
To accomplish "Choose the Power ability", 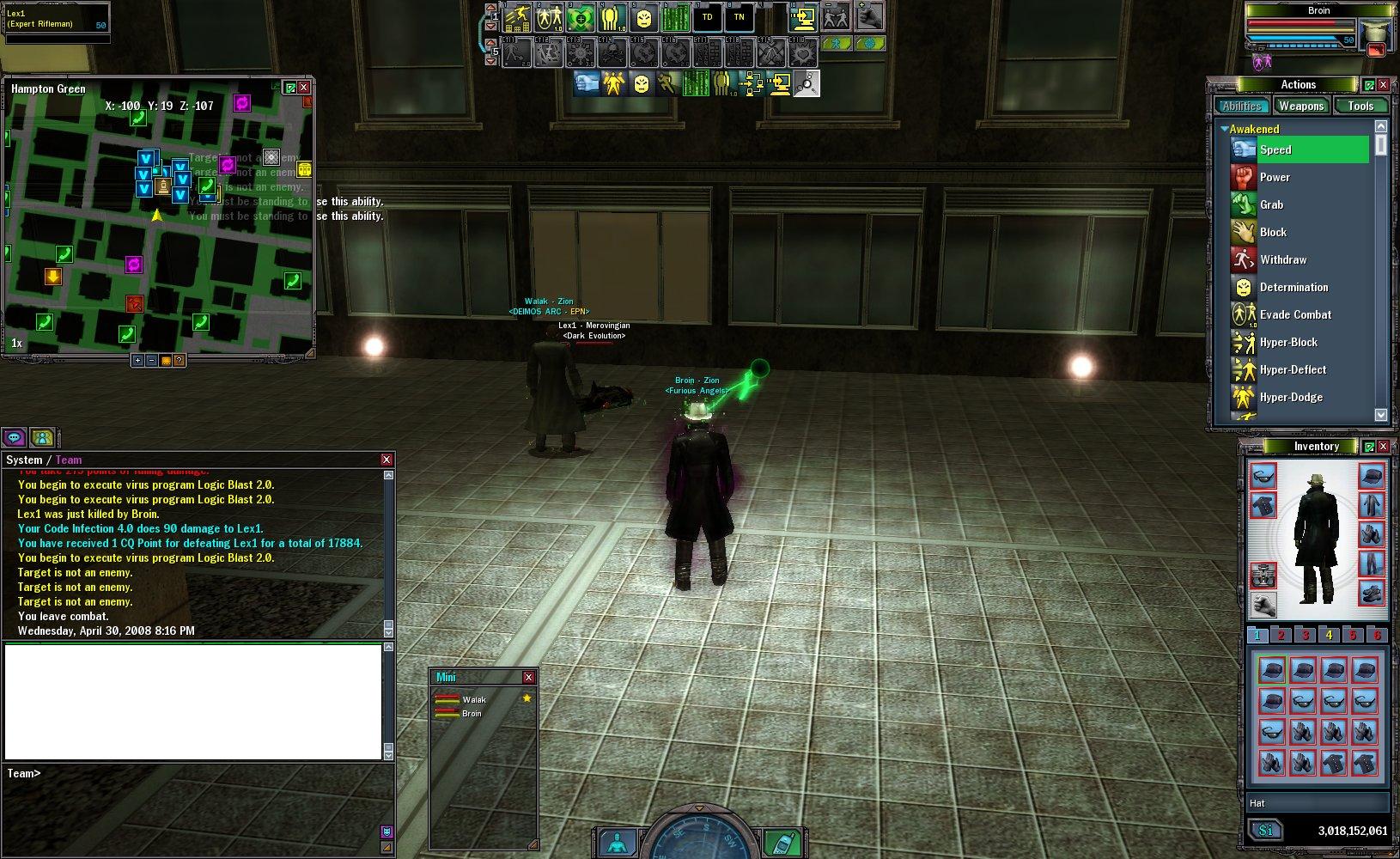I will [1275, 177].
